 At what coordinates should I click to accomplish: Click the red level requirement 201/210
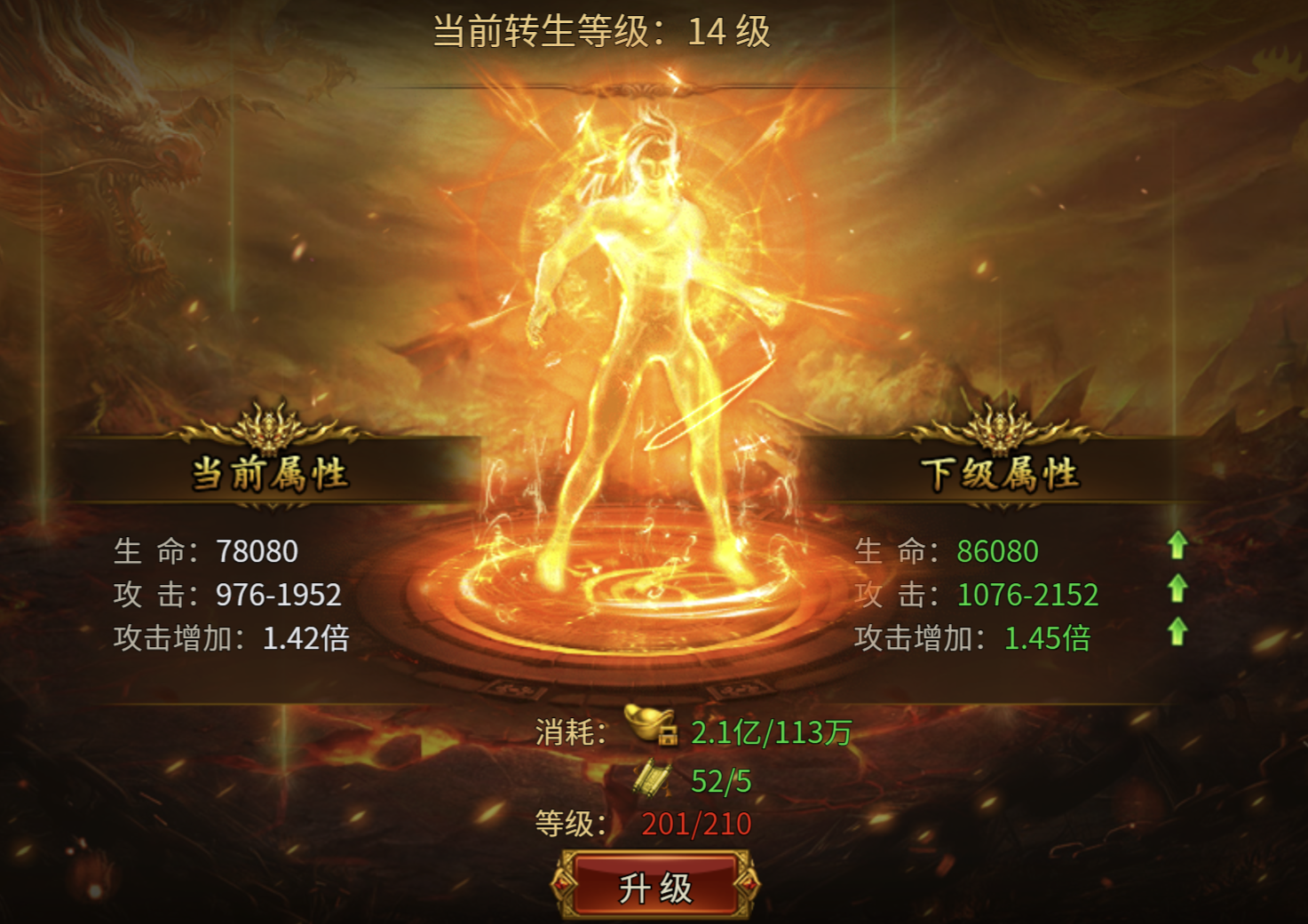(x=694, y=824)
